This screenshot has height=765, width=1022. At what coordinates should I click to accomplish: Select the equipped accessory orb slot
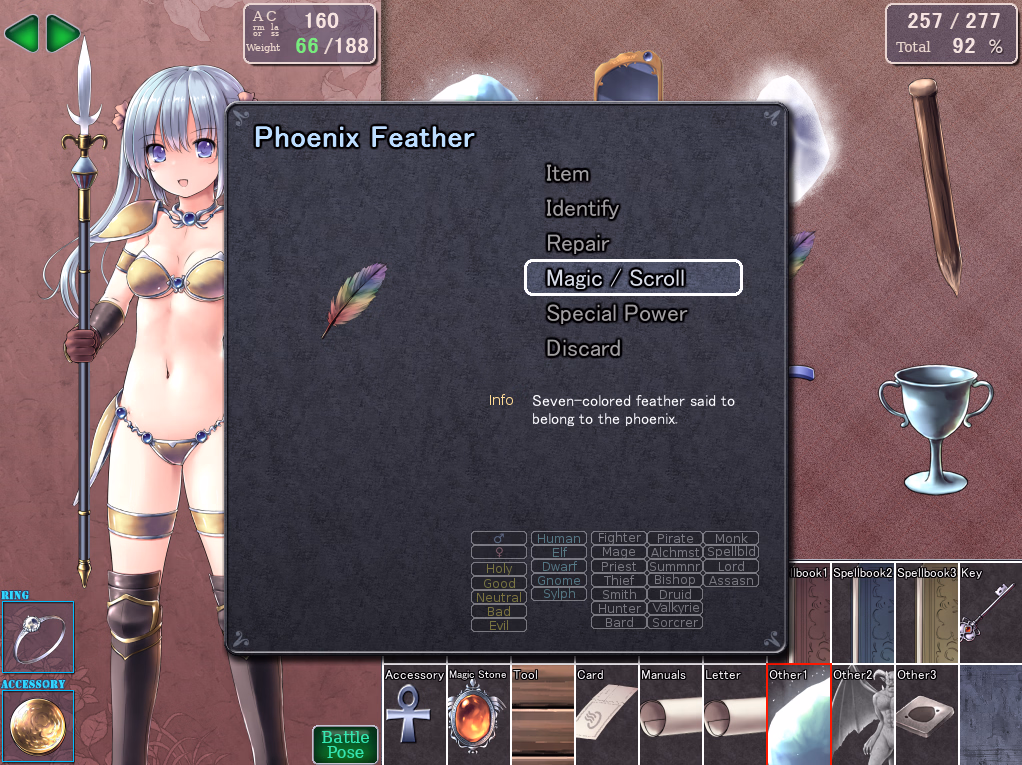[38, 726]
